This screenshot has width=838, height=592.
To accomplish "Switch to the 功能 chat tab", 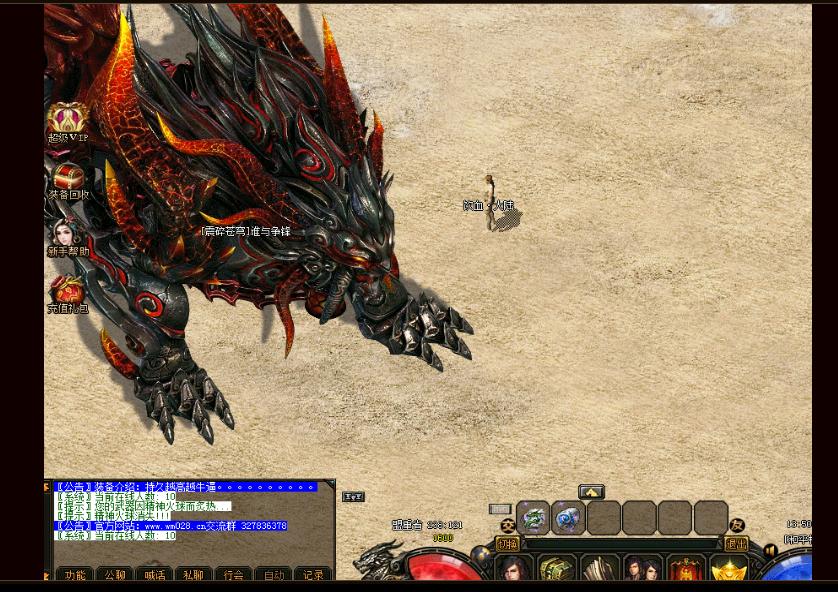I will (75, 575).
